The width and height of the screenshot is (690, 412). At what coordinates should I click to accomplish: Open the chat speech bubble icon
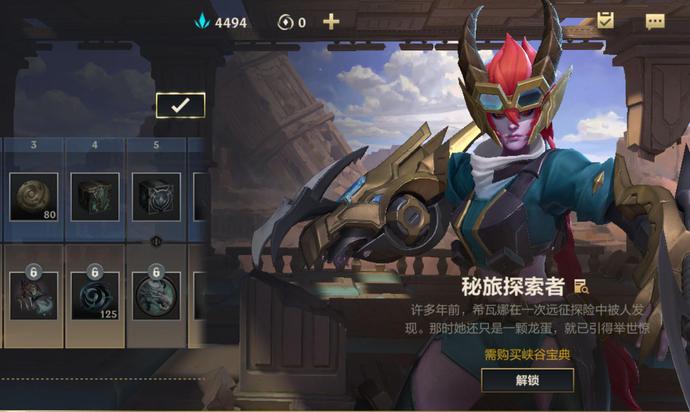pos(655,21)
